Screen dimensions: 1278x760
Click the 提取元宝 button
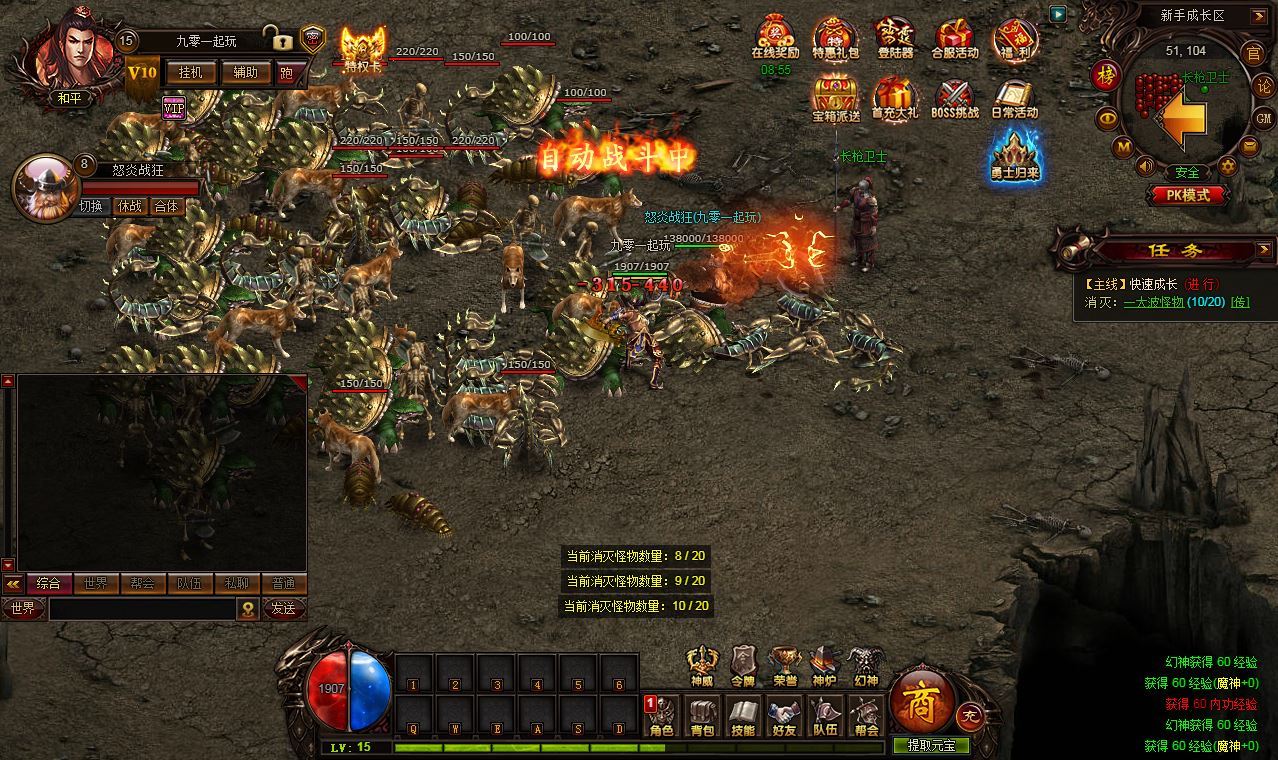[931, 745]
